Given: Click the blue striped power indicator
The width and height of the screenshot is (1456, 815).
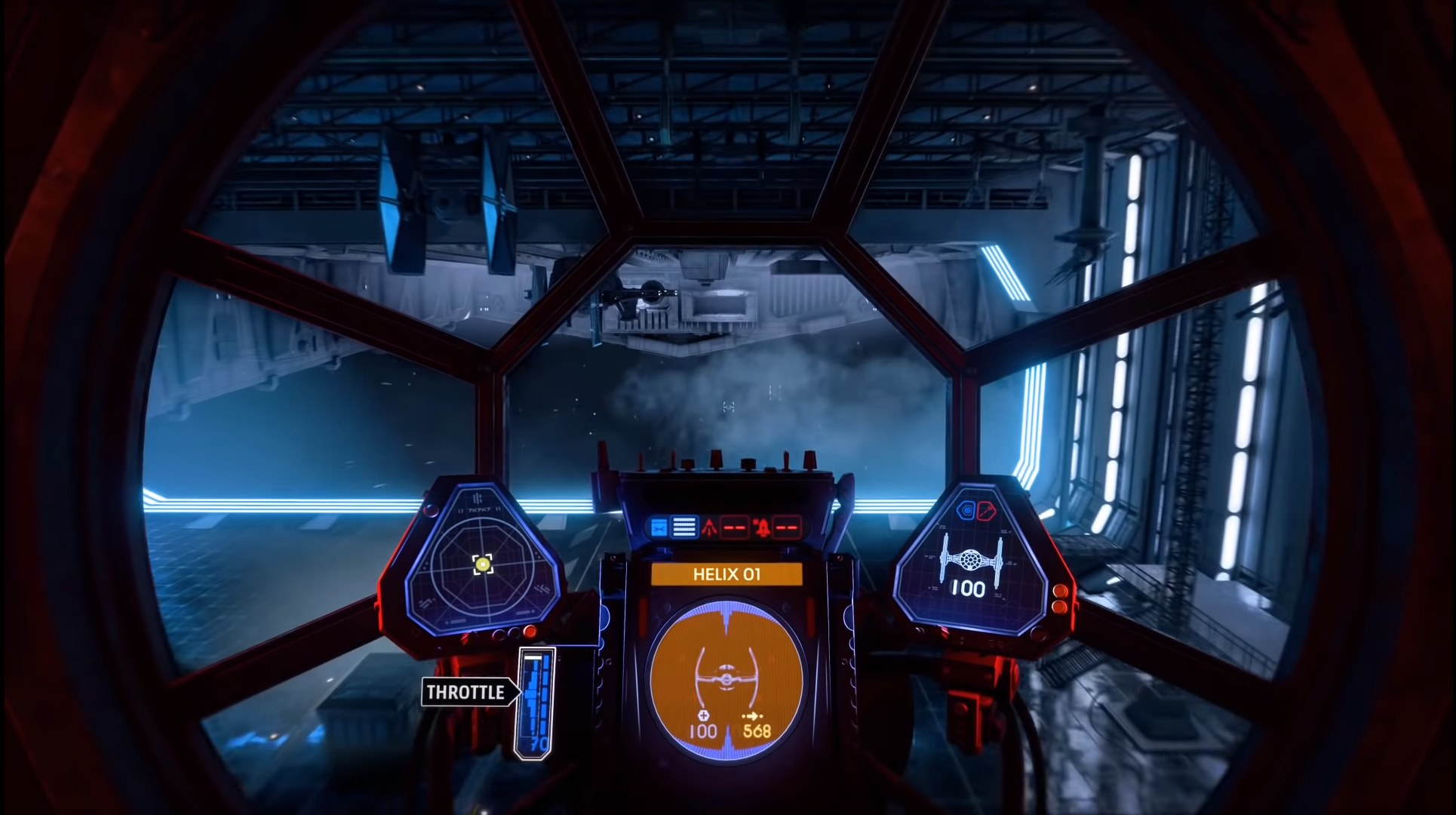Looking at the screenshot, I should click(x=684, y=527).
